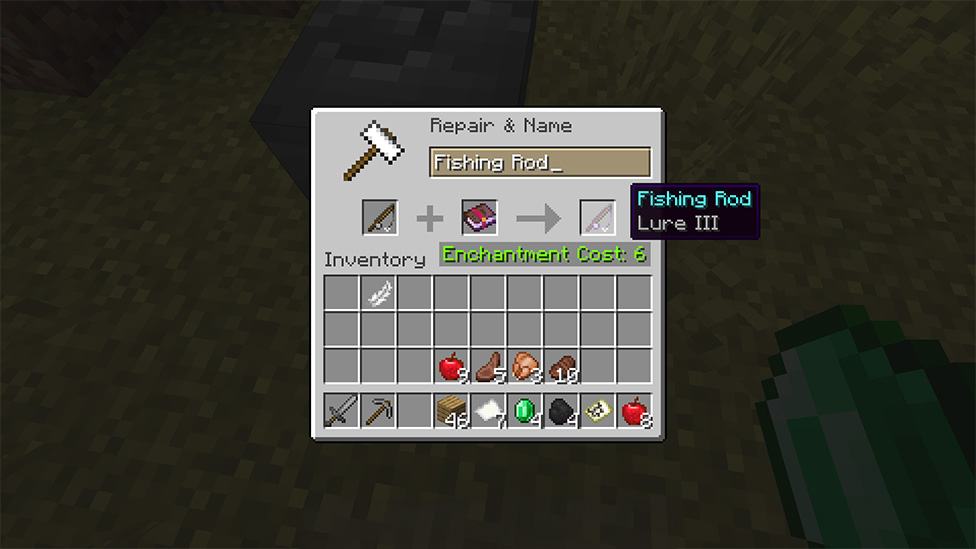Screen dimensions: 976x549
Task: Pick up the fishing rod in the first anvil slot
Action: click(380, 217)
